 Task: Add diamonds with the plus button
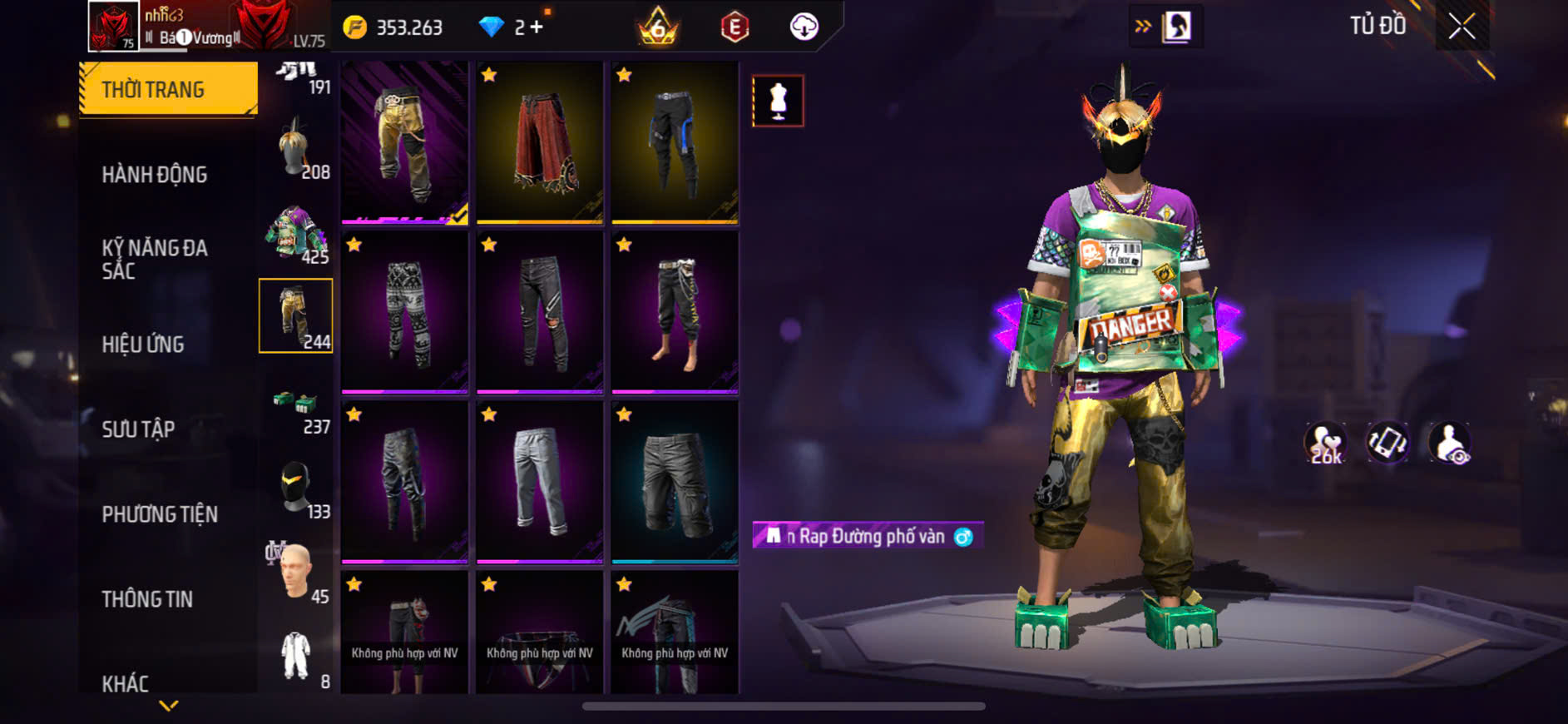click(537, 27)
